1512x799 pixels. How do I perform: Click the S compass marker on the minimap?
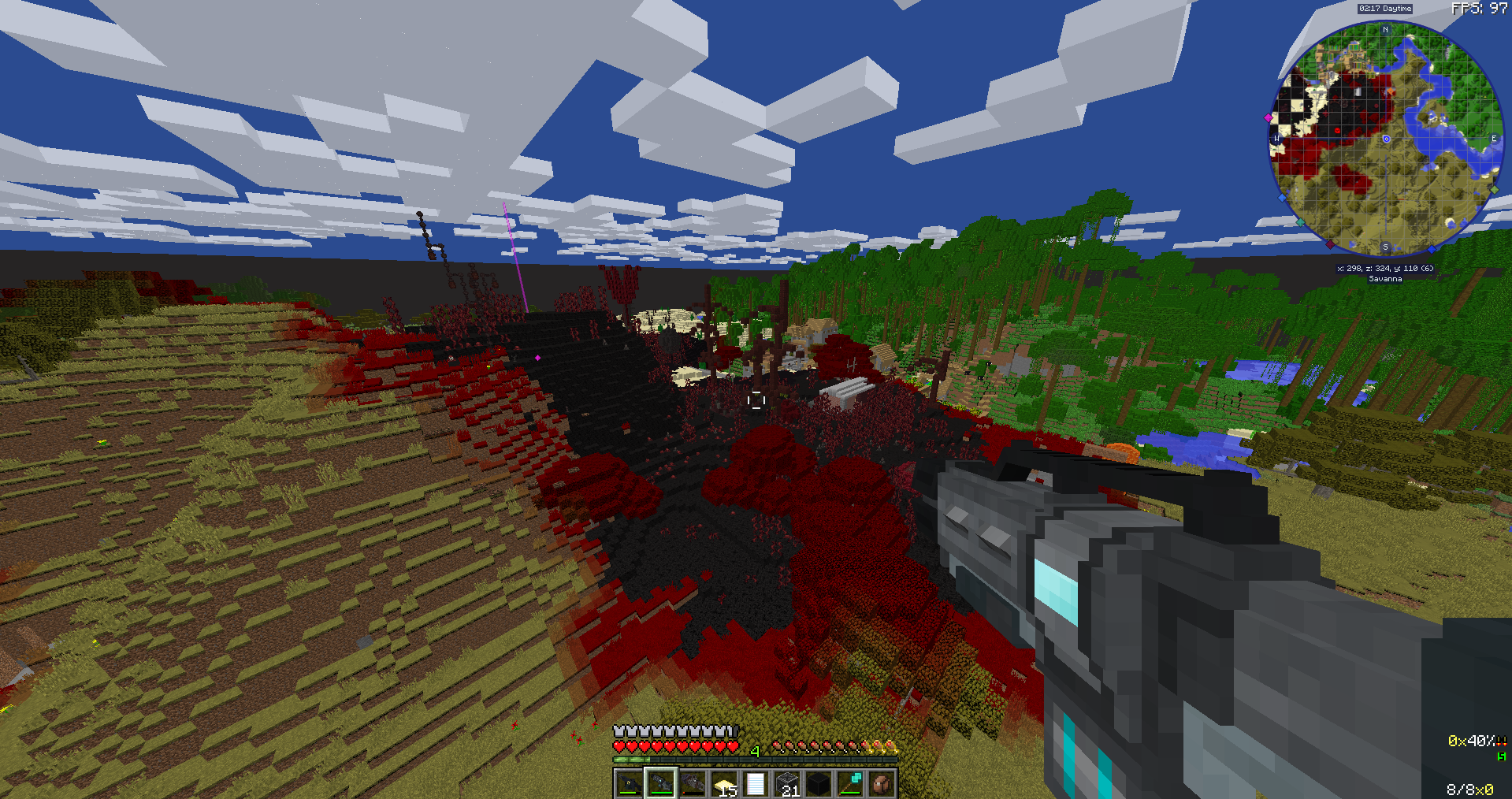[x=1385, y=246]
